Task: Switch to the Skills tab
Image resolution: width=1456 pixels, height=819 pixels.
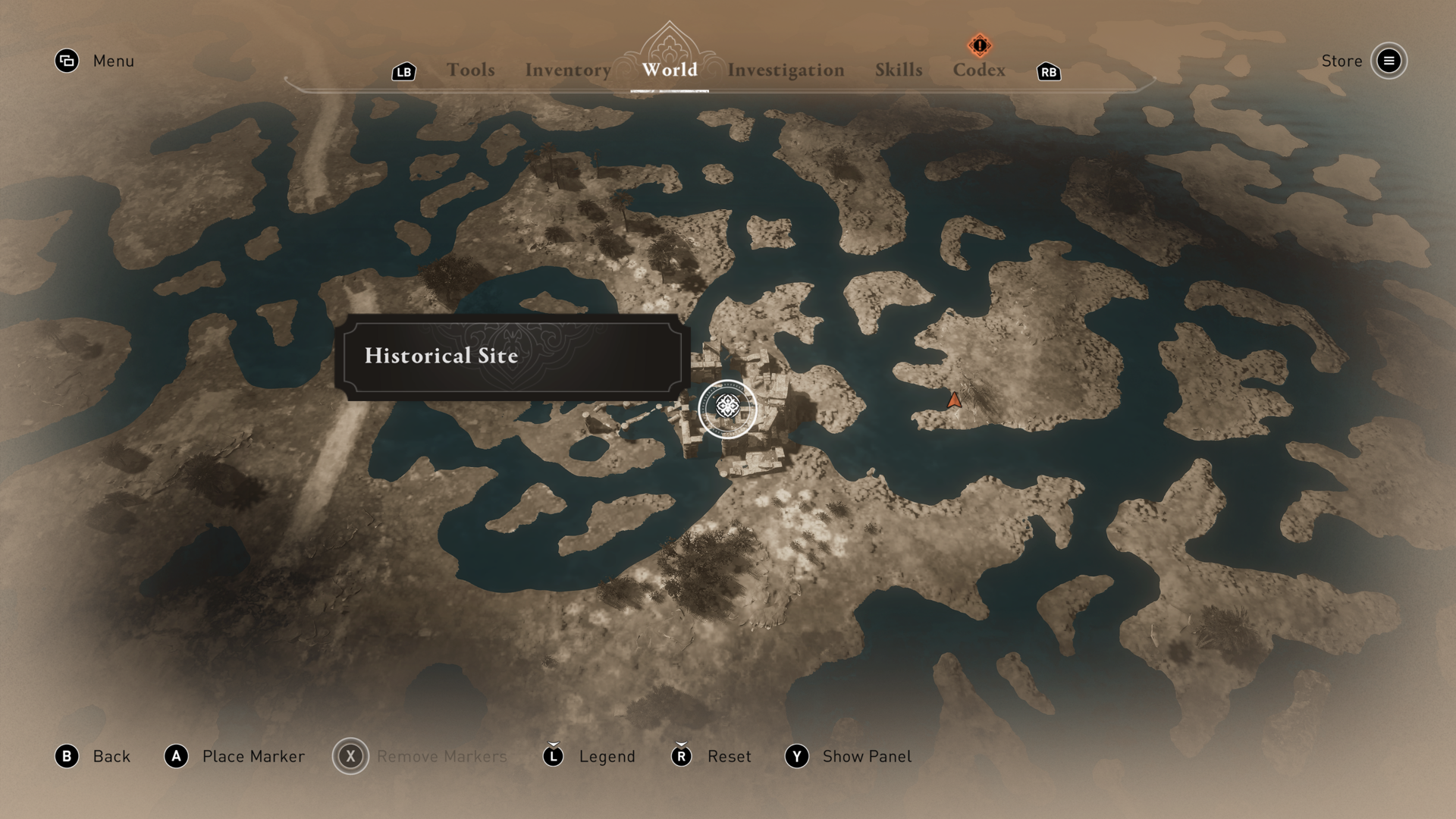Action: [899, 70]
